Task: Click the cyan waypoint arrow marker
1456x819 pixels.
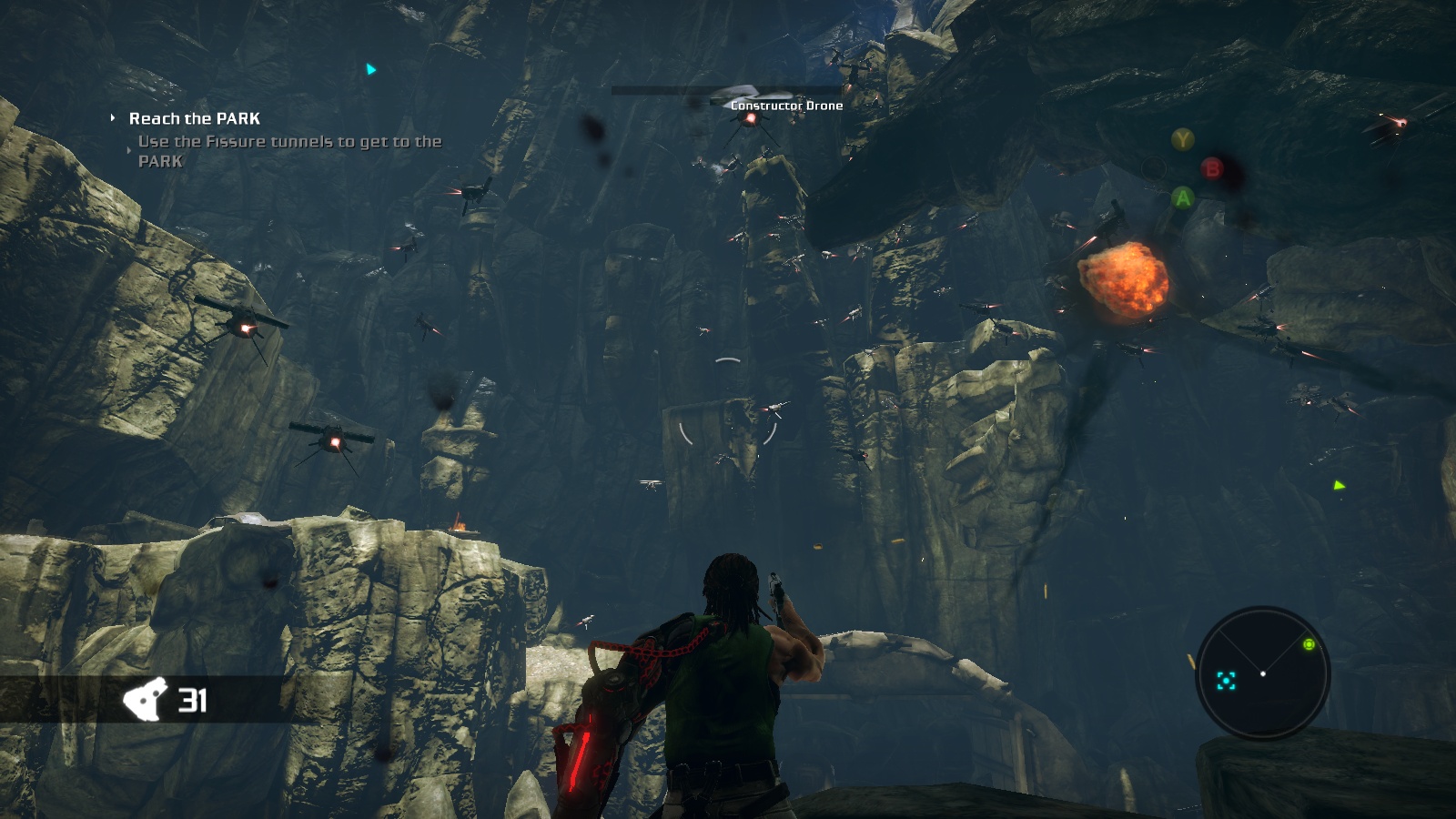Action: click(370, 69)
